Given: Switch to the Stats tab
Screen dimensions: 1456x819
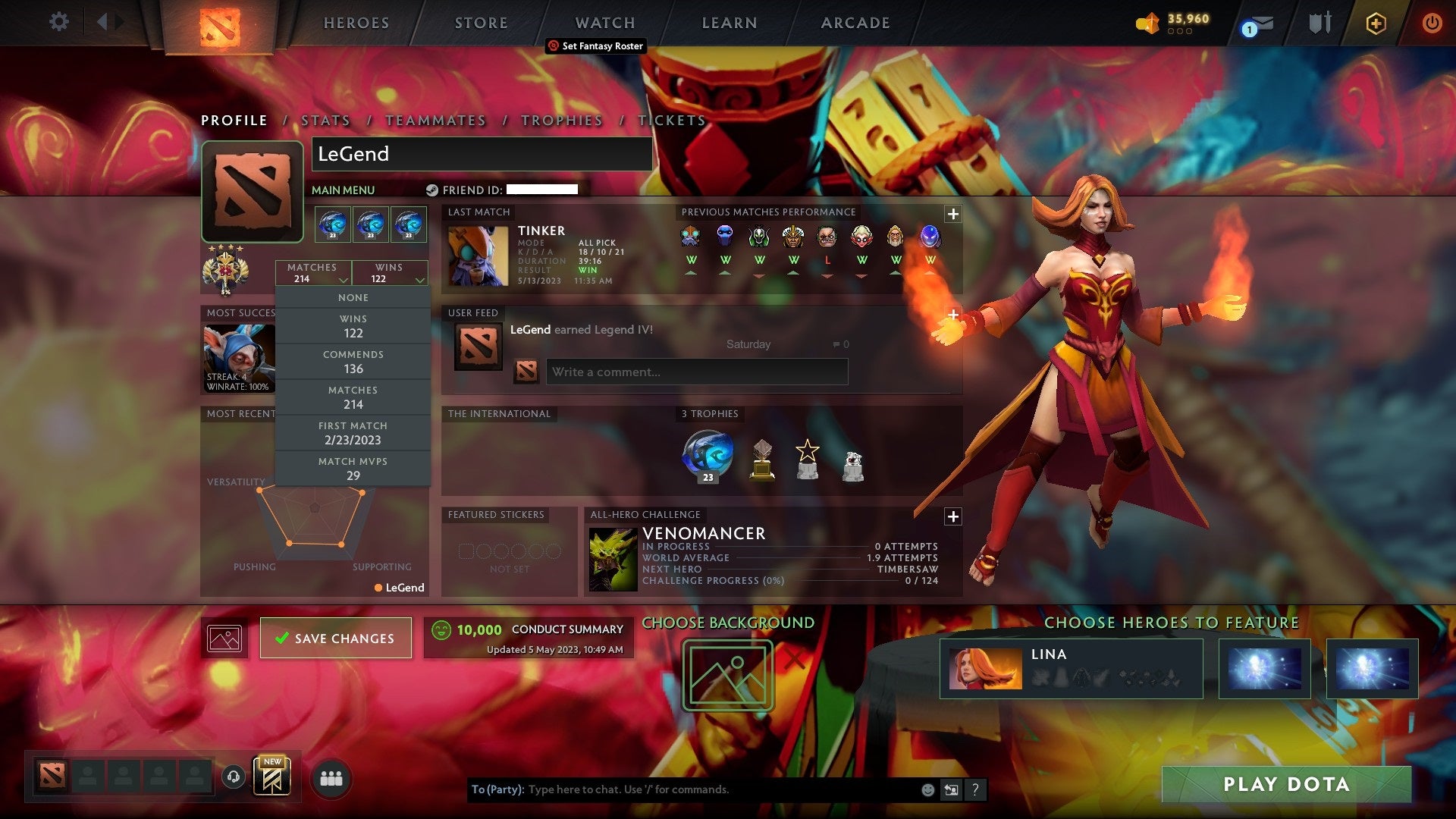Looking at the screenshot, I should 324,120.
